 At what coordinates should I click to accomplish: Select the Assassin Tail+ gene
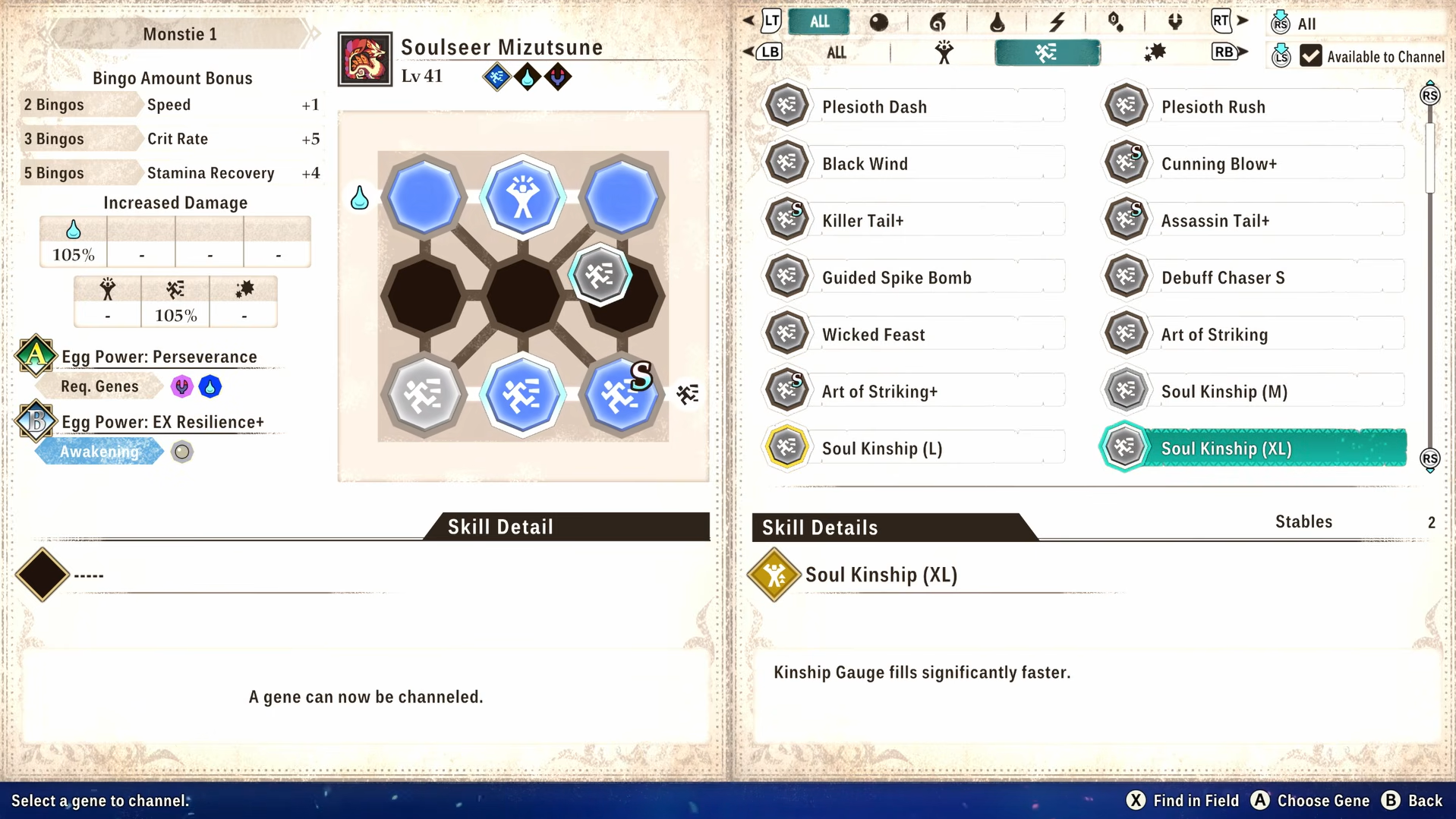tap(1254, 221)
